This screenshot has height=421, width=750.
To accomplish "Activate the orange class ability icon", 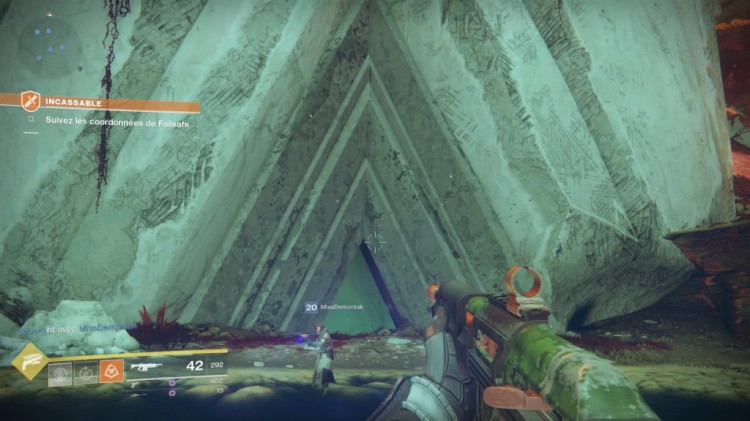I will pyautogui.click(x=111, y=371).
